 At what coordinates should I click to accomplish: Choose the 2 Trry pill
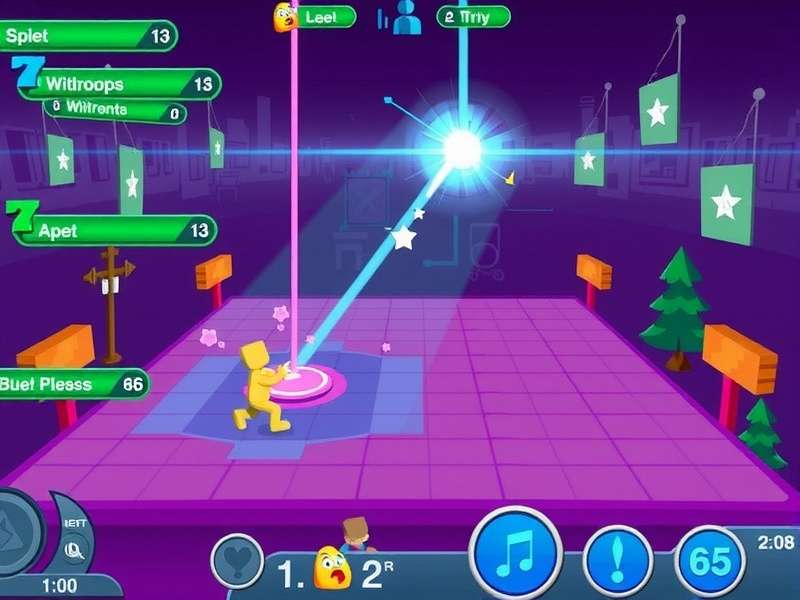pyautogui.click(x=473, y=17)
